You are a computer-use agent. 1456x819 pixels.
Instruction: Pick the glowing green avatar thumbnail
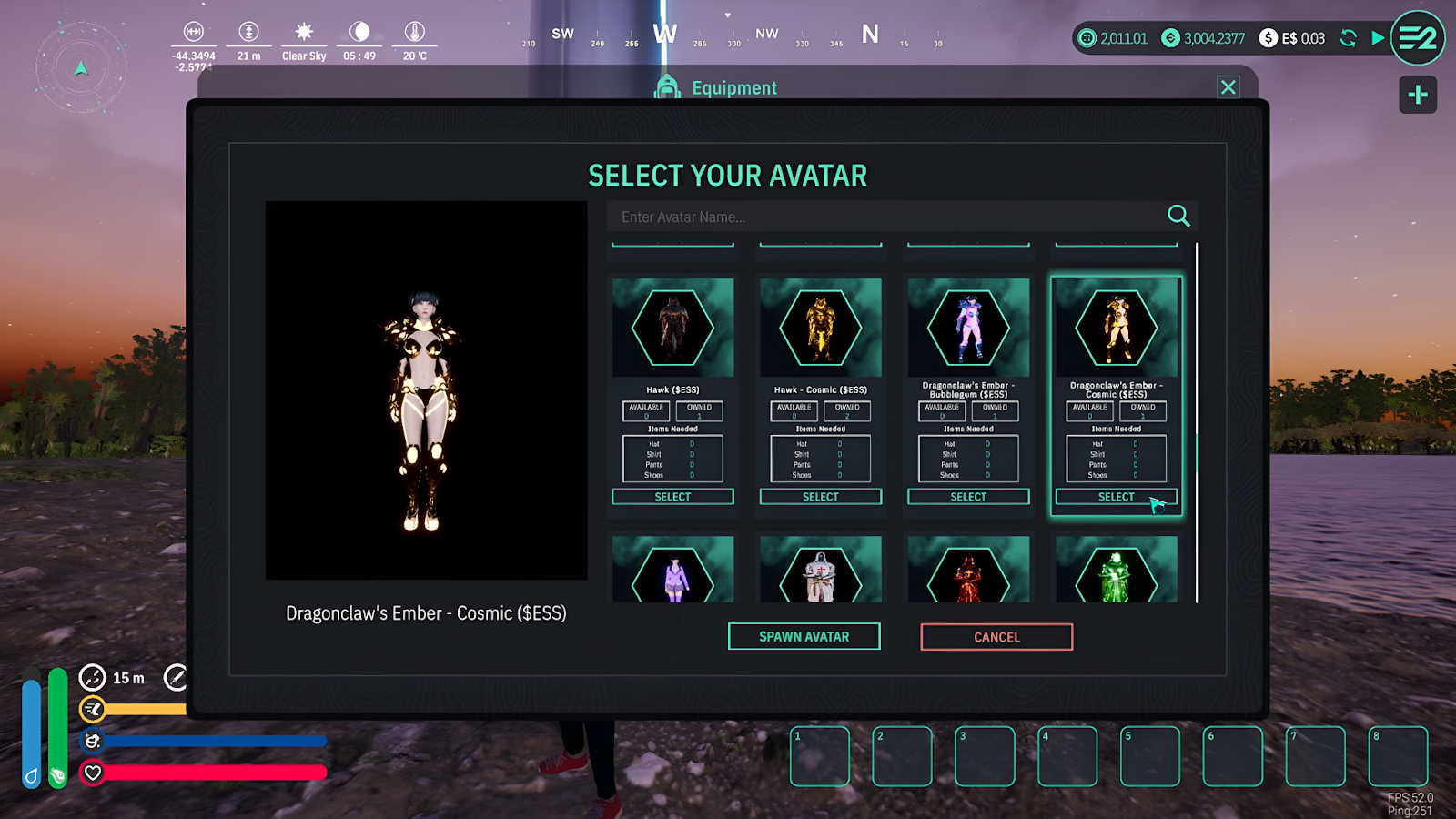click(1116, 573)
